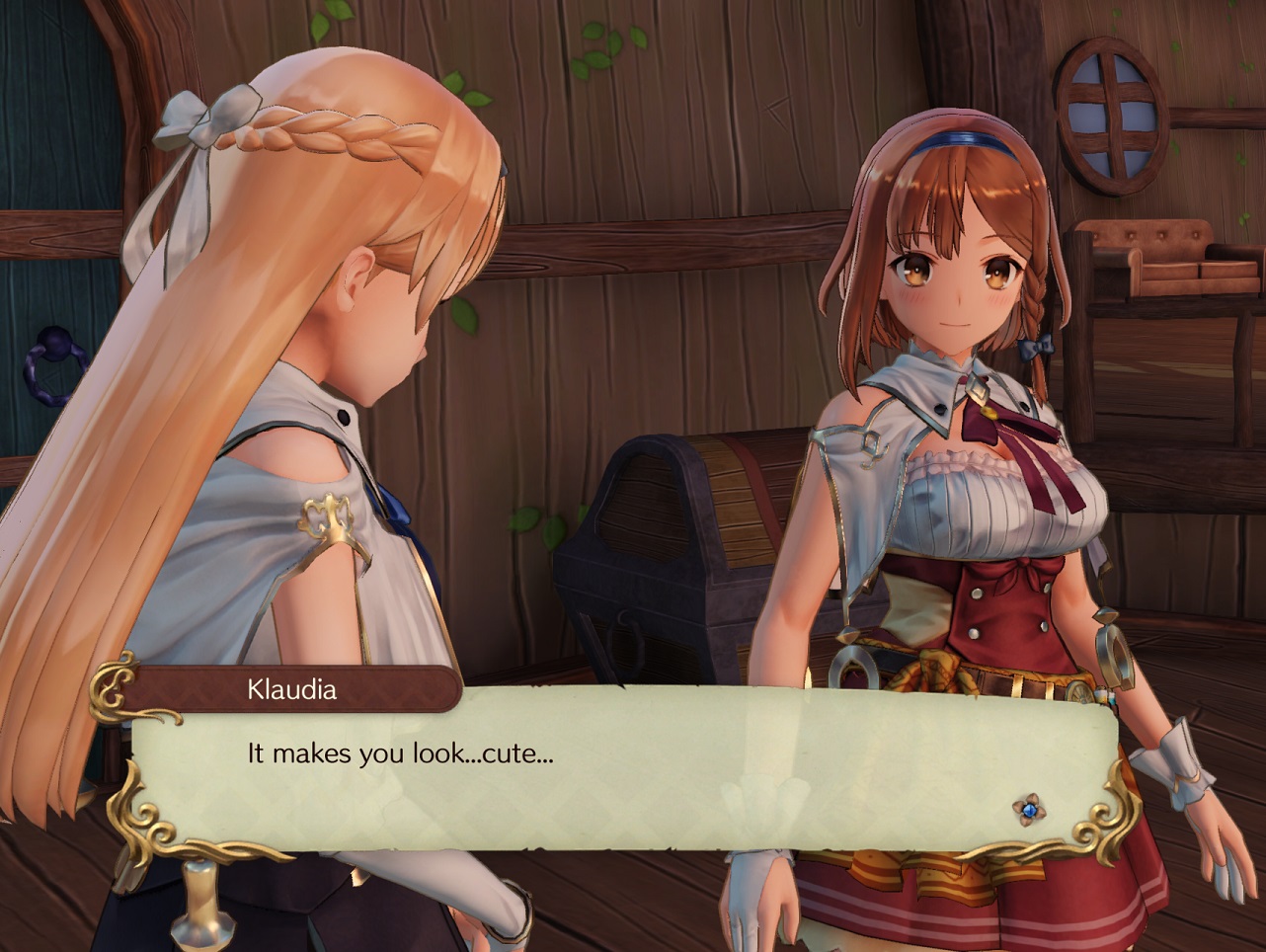1266x952 pixels.
Task: Click the blue gem continue indicator
Action: pyautogui.click(x=1029, y=810)
